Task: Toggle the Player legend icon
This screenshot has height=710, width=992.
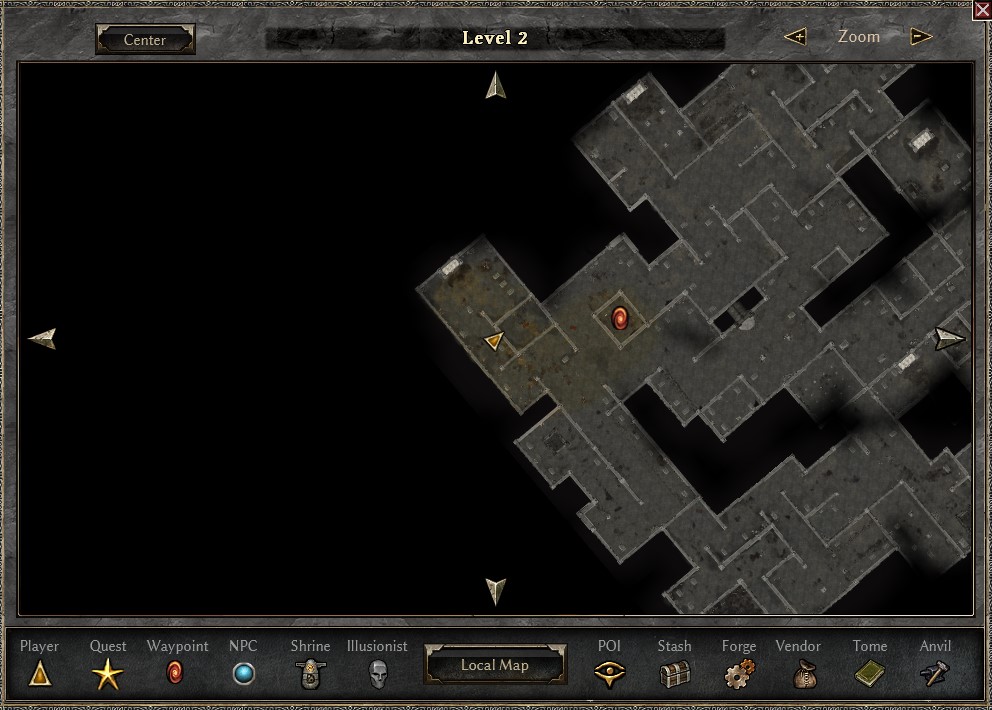Action: [40, 674]
